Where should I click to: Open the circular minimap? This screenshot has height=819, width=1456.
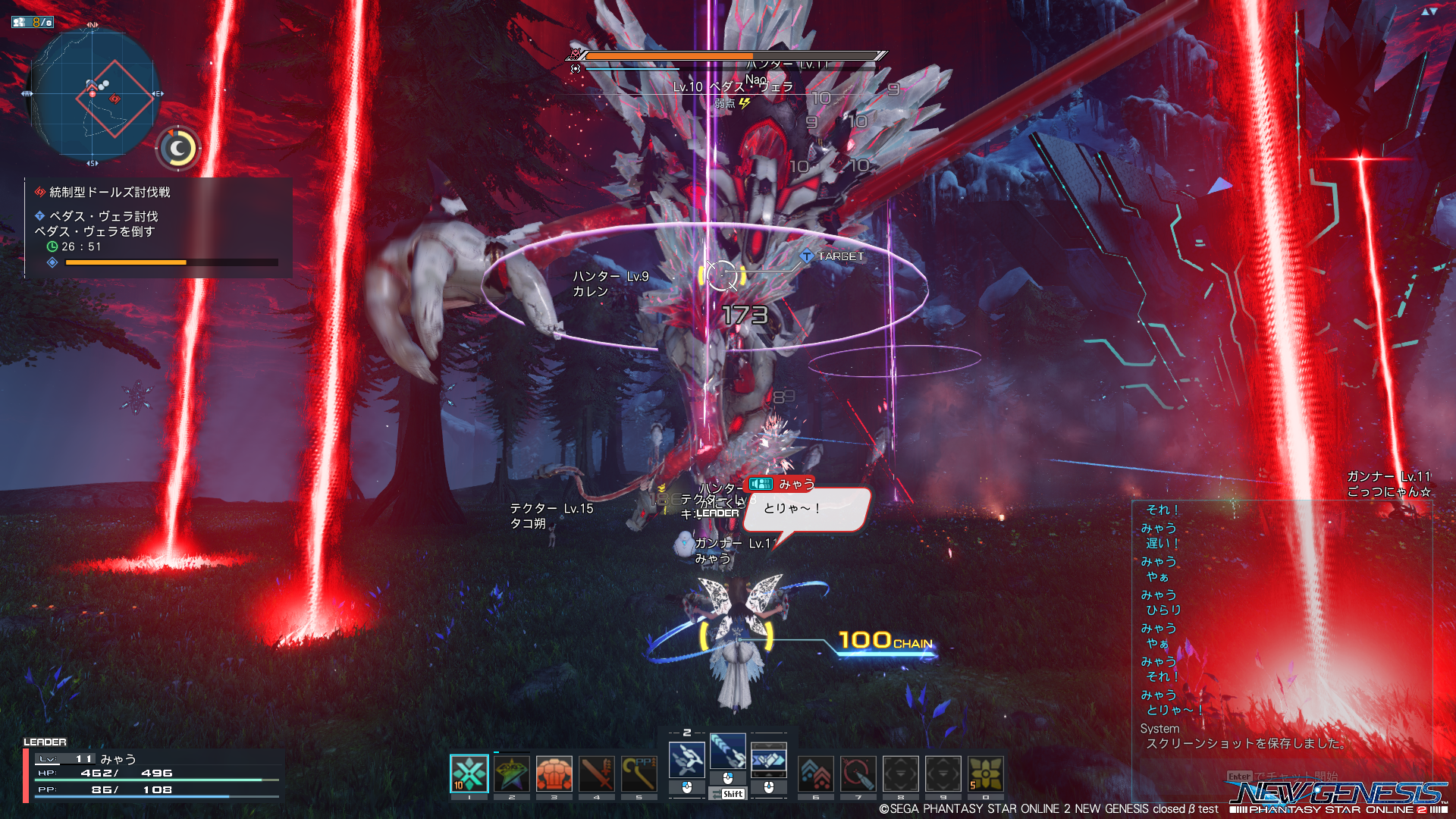click(92, 94)
